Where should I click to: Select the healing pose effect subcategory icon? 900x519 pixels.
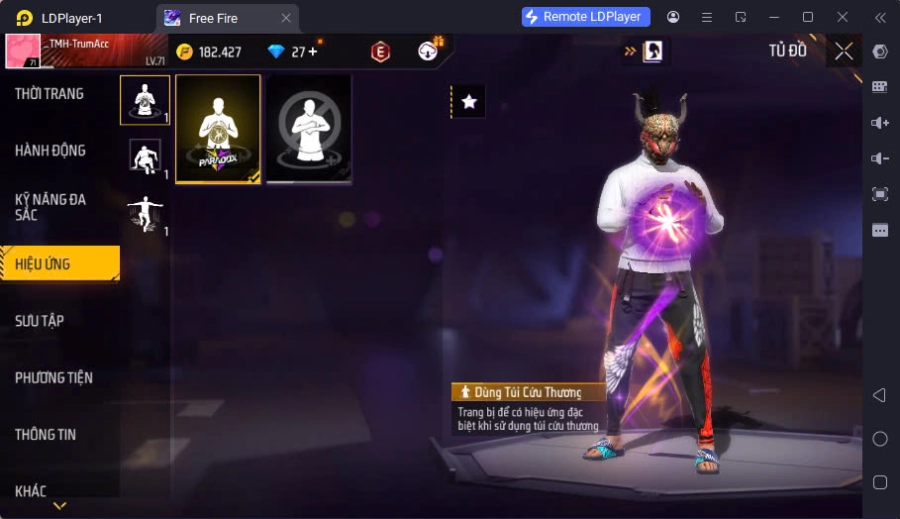[x=145, y=100]
